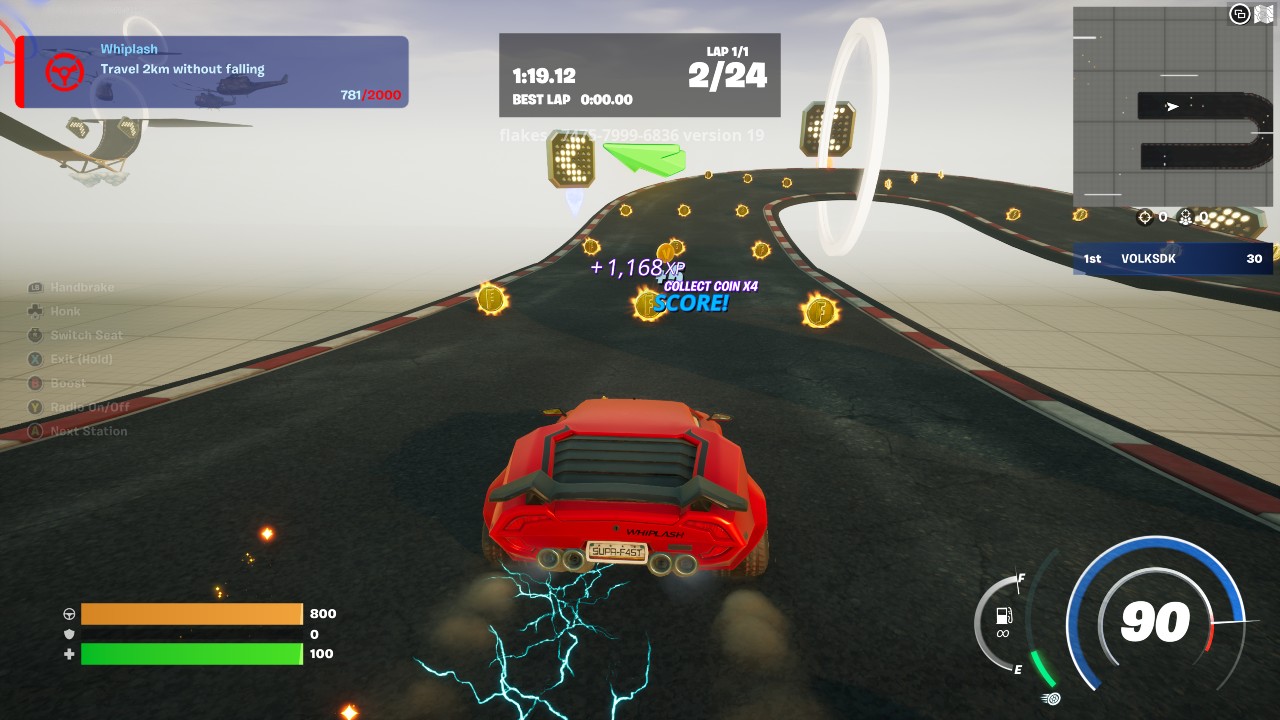Open the Whiplash travel quest tracker
Image resolution: width=1280 pixels, height=720 pixels.
pyautogui.click(x=213, y=72)
